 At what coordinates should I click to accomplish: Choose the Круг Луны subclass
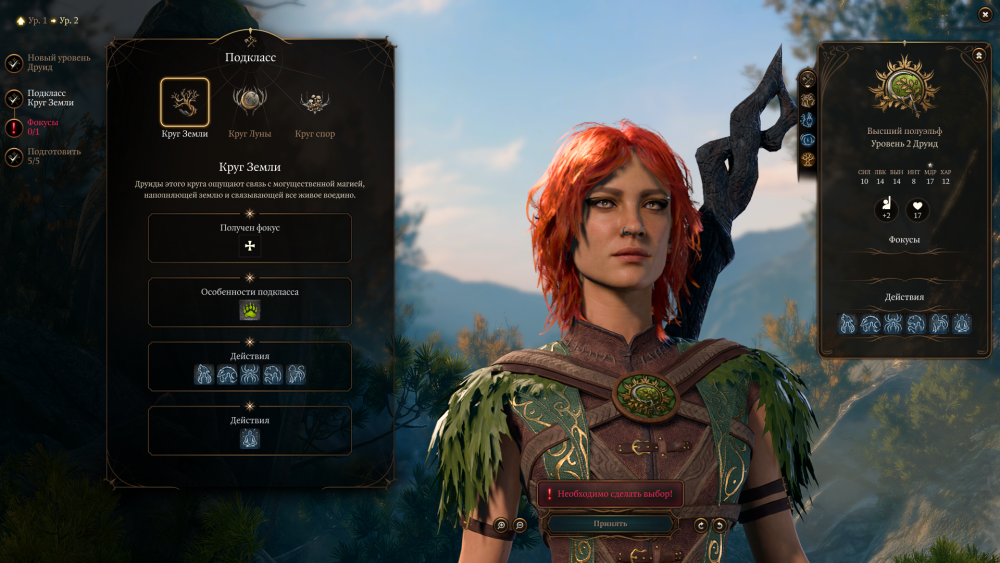point(249,103)
